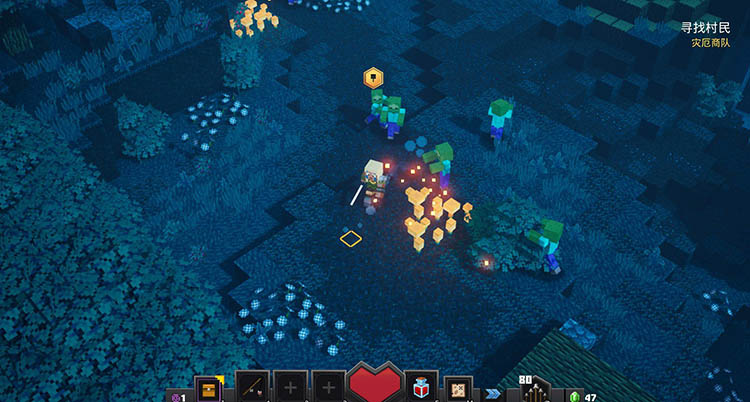Open the inventory chest icon

point(209,388)
